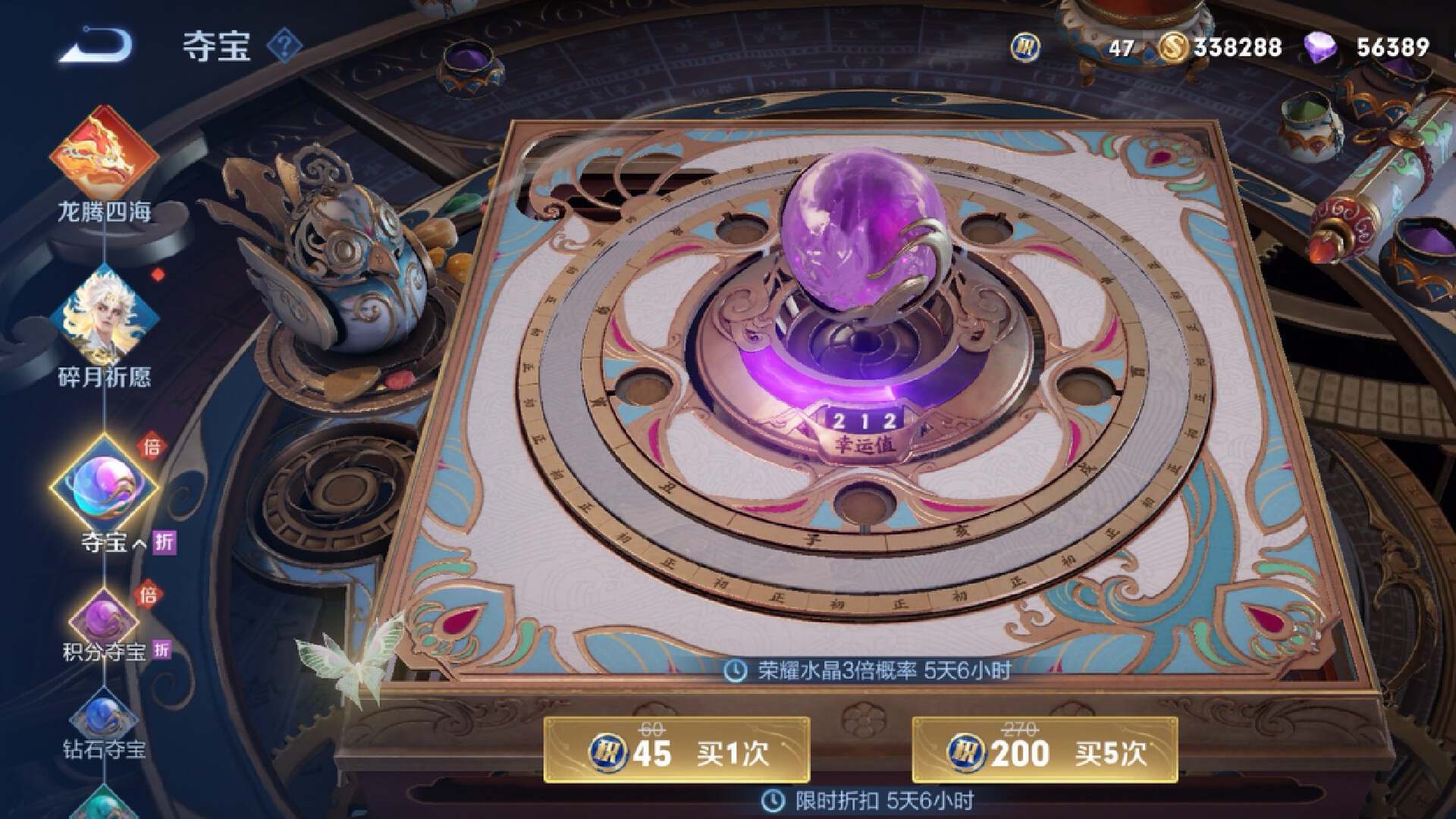1456x819 pixels.
Task: Open the 夺宝 help question mark
Action: tap(284, 46)
